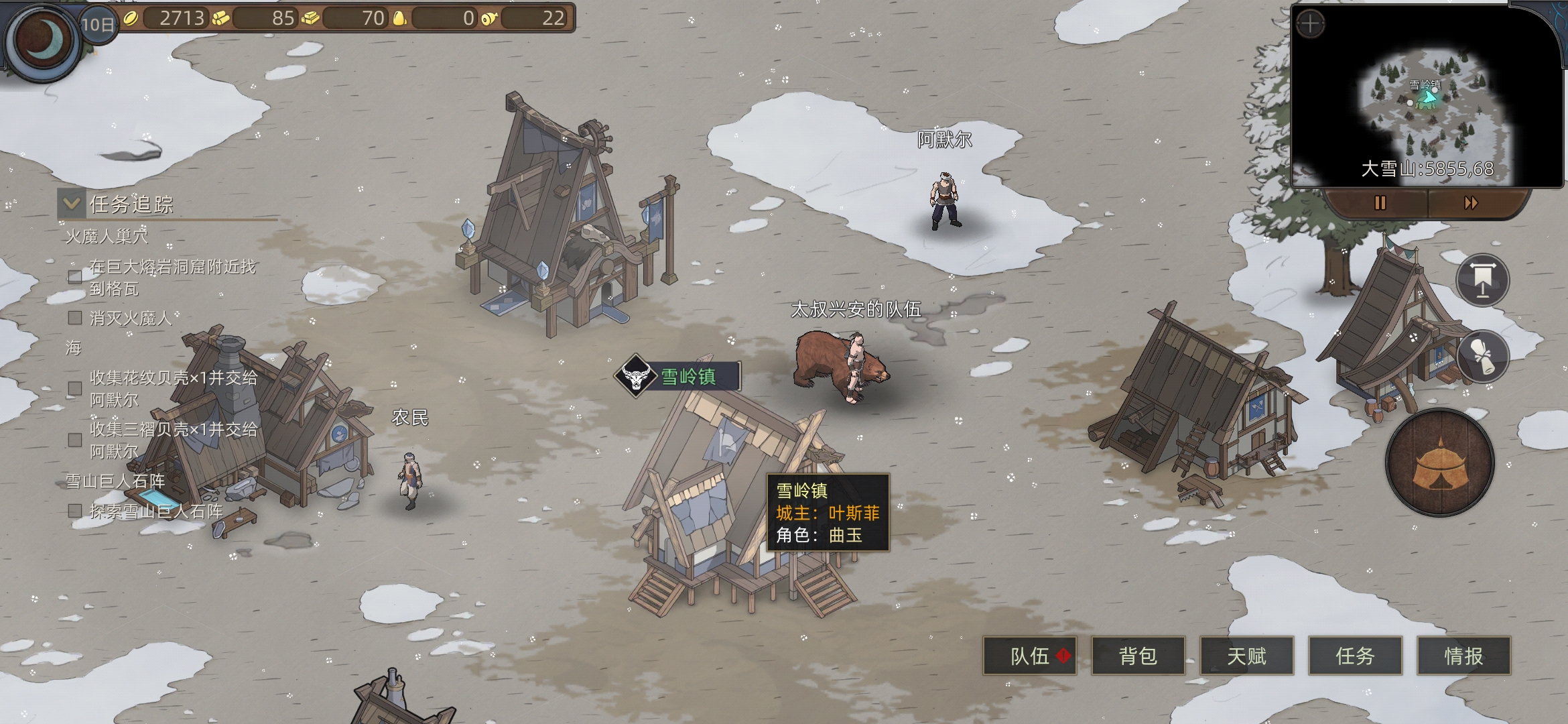Image resolution: width=1568 pixels, height=724 pixels.
Task: Open the 情报 intelligence panel
Action: coord(1463,656)
